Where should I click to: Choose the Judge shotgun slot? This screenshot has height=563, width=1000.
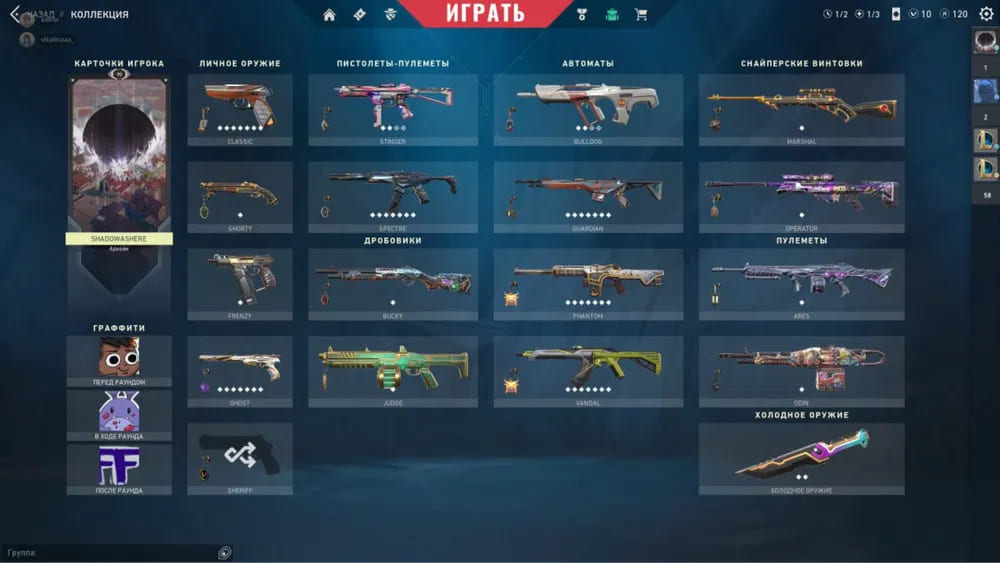pyautogui.click(x=393, y=368)
